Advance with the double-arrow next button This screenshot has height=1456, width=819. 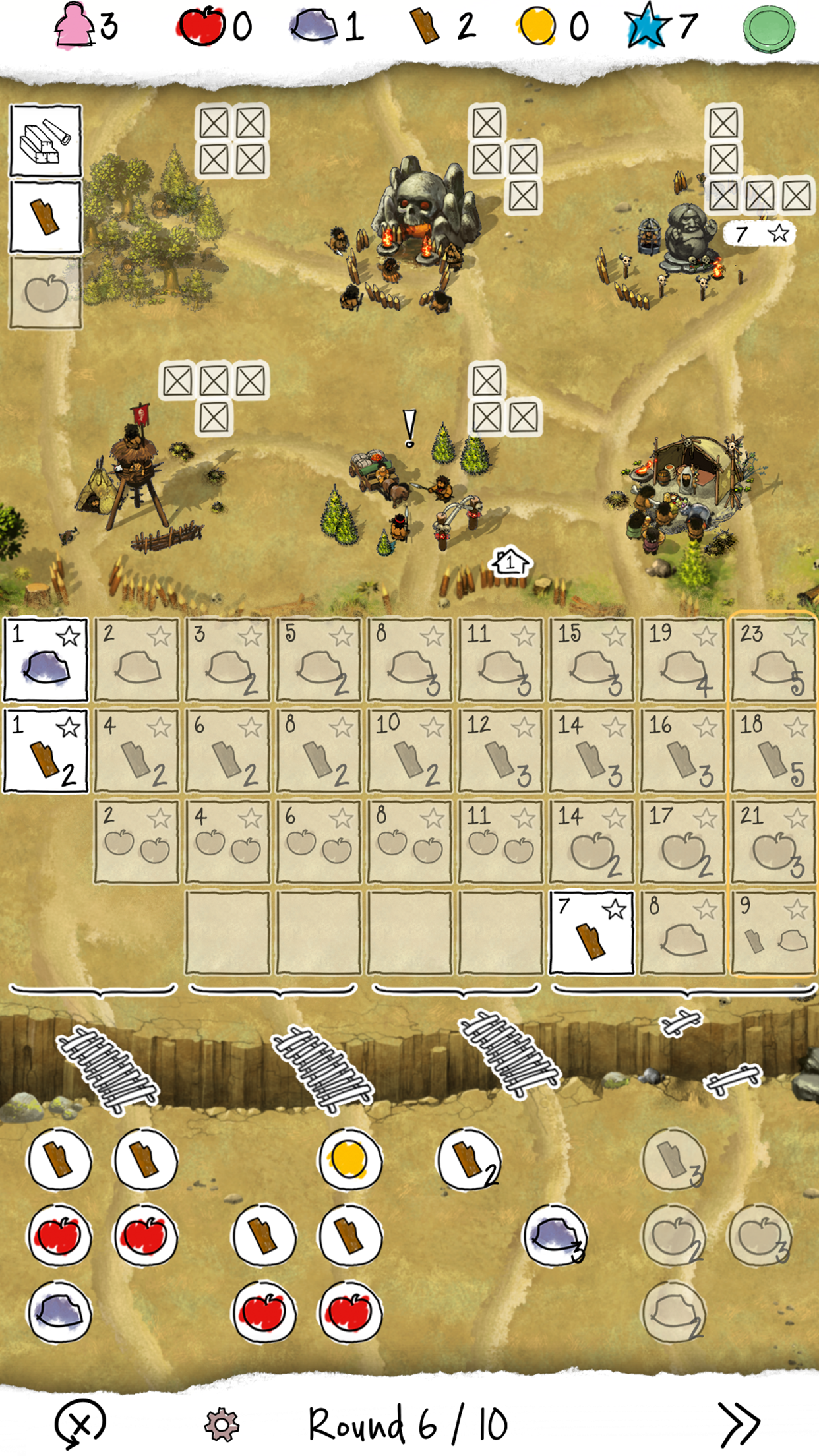(x=739, y=1424)
